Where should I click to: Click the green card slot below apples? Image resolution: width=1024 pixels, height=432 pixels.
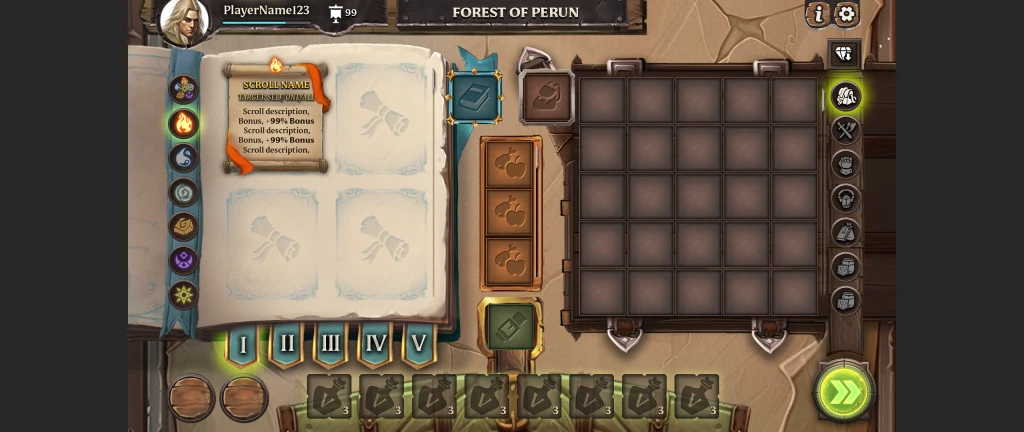click(511, 326)
